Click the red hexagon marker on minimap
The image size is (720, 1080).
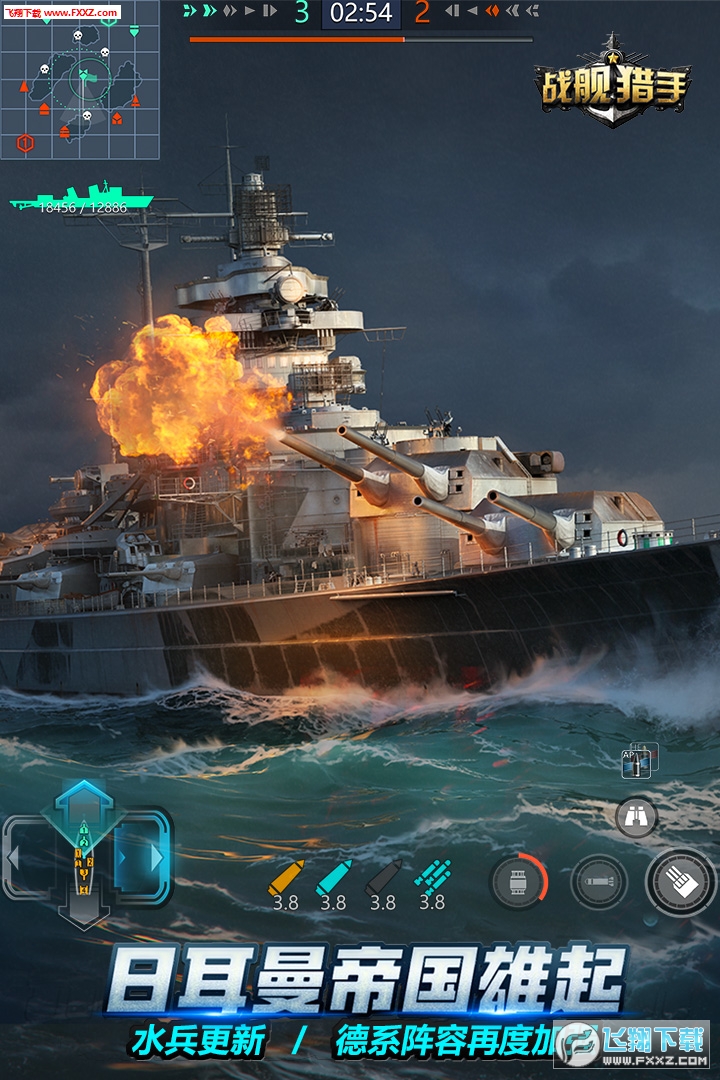tap(25, 143)
